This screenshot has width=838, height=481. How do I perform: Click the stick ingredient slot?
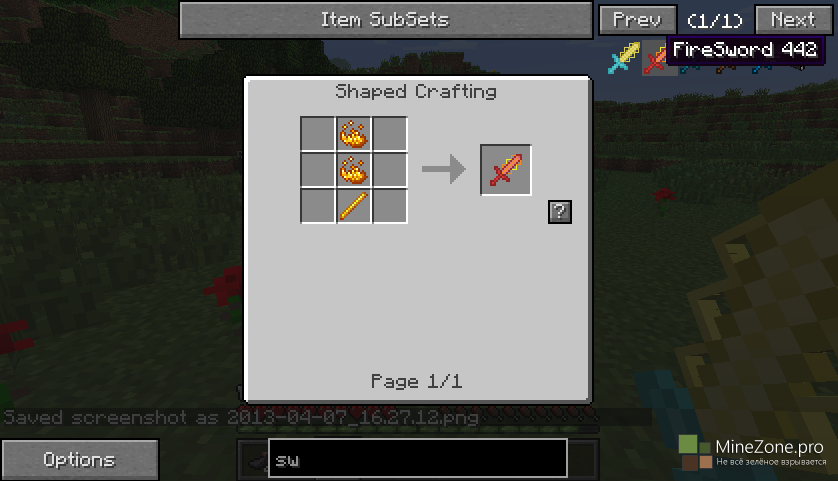tap(354, 206)
